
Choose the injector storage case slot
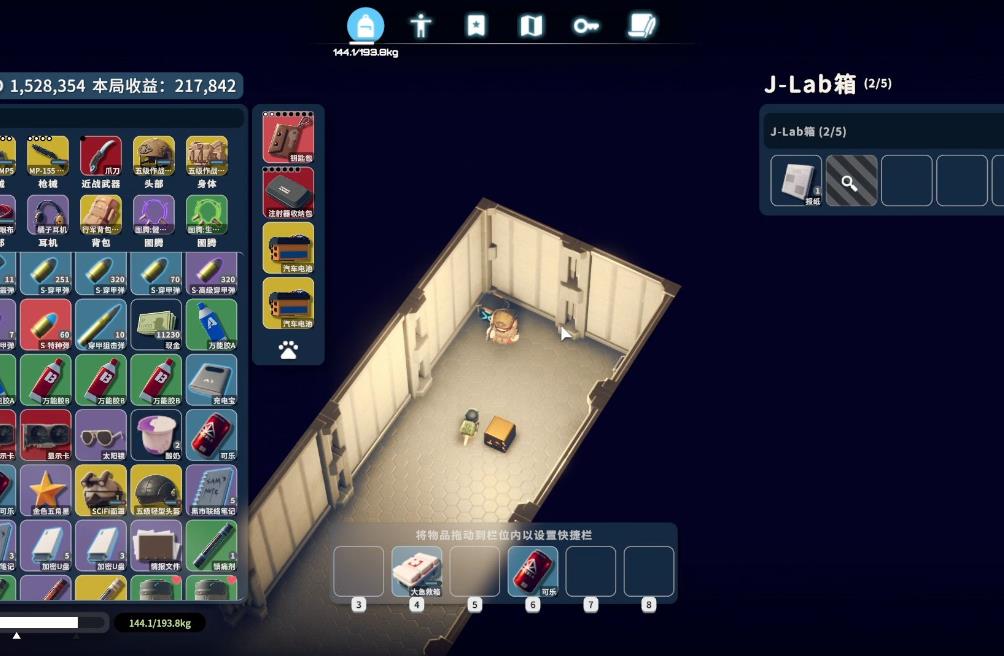(x=288, y=192)
